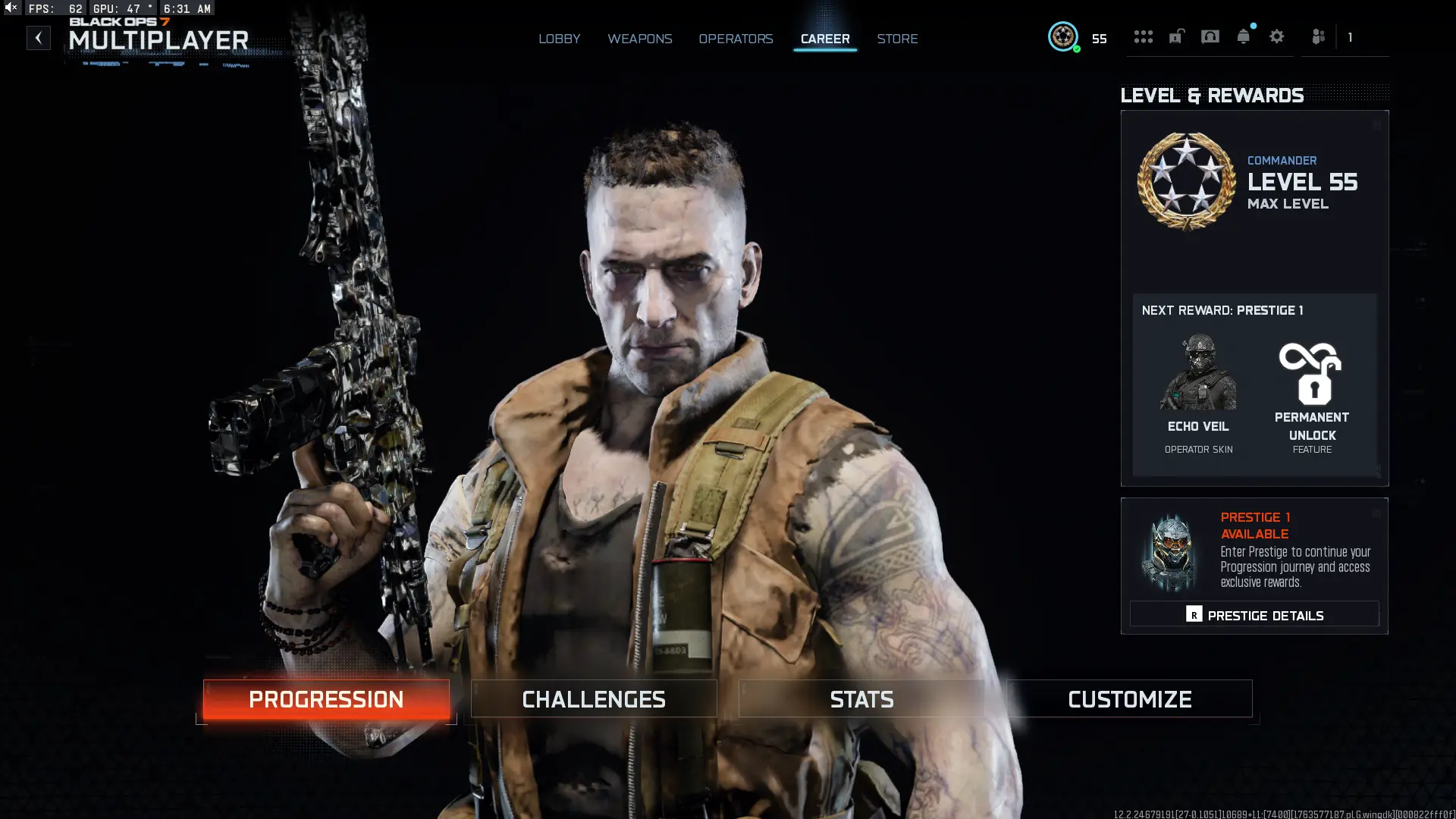Open the notifications bell with alert
Screen dimensions: 1456x819
click(1244, 36)
